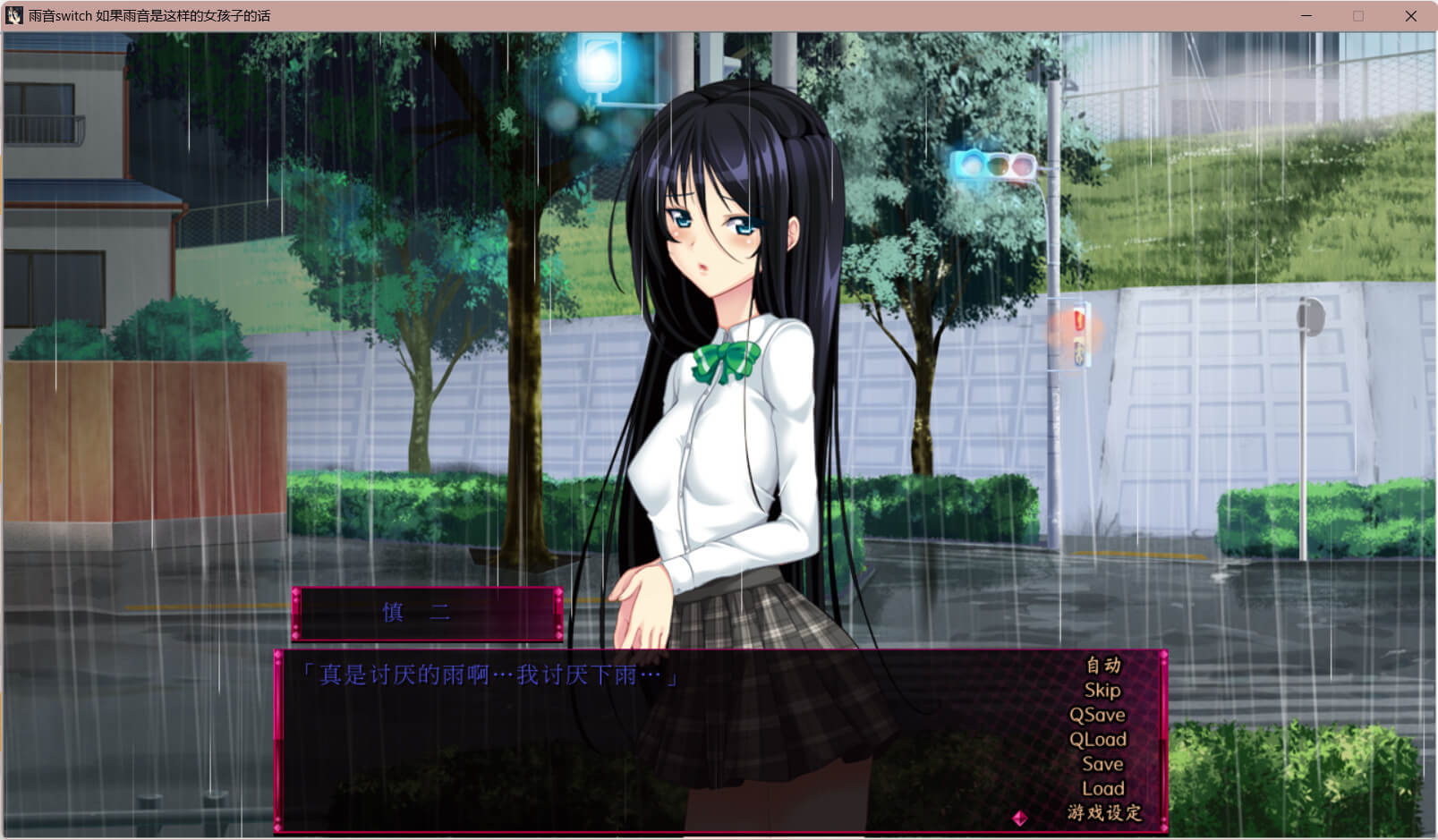Viewport: 1438px width, 840px height.
Task: Enable auto mode with 自动
Action: coord(1103,665)
